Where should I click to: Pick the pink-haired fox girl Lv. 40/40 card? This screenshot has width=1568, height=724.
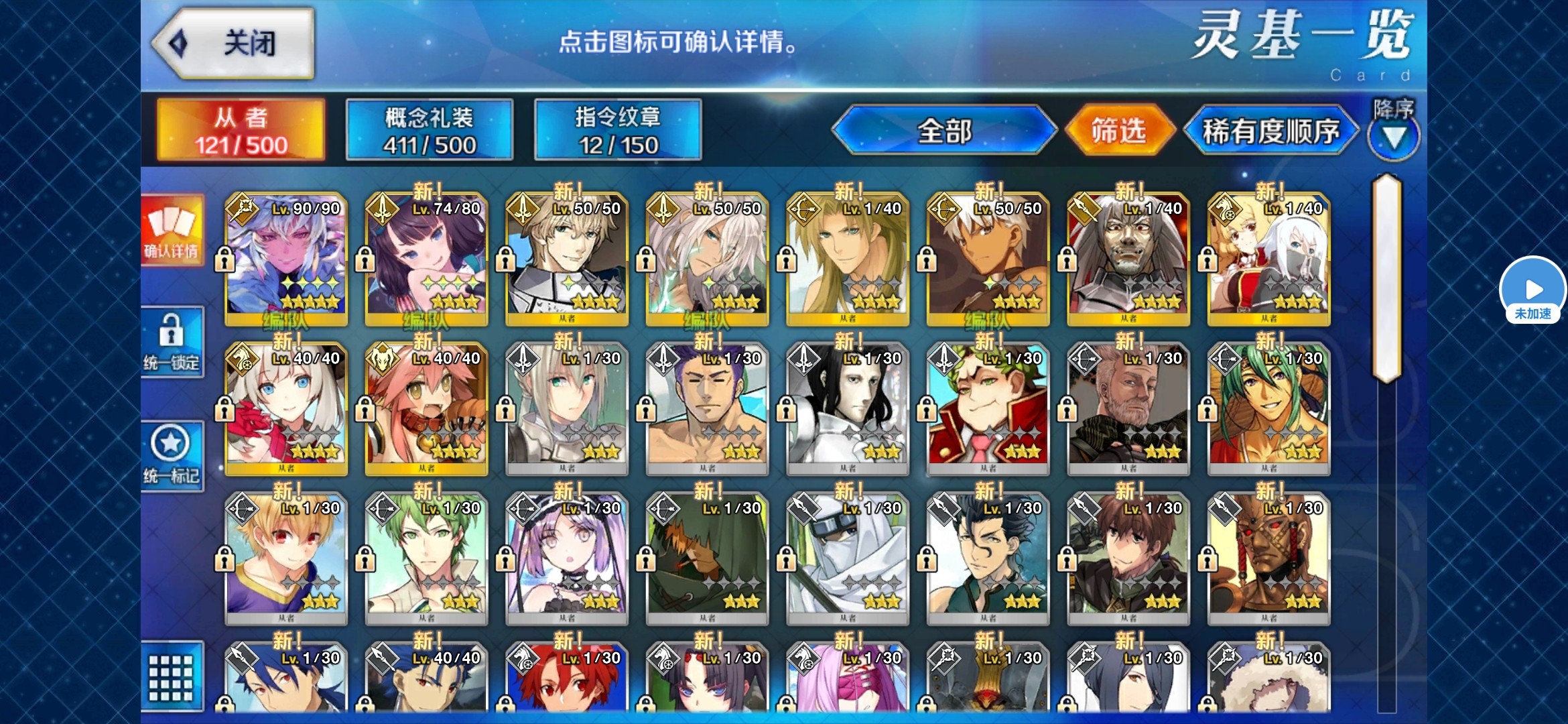(x=427, y=408)
